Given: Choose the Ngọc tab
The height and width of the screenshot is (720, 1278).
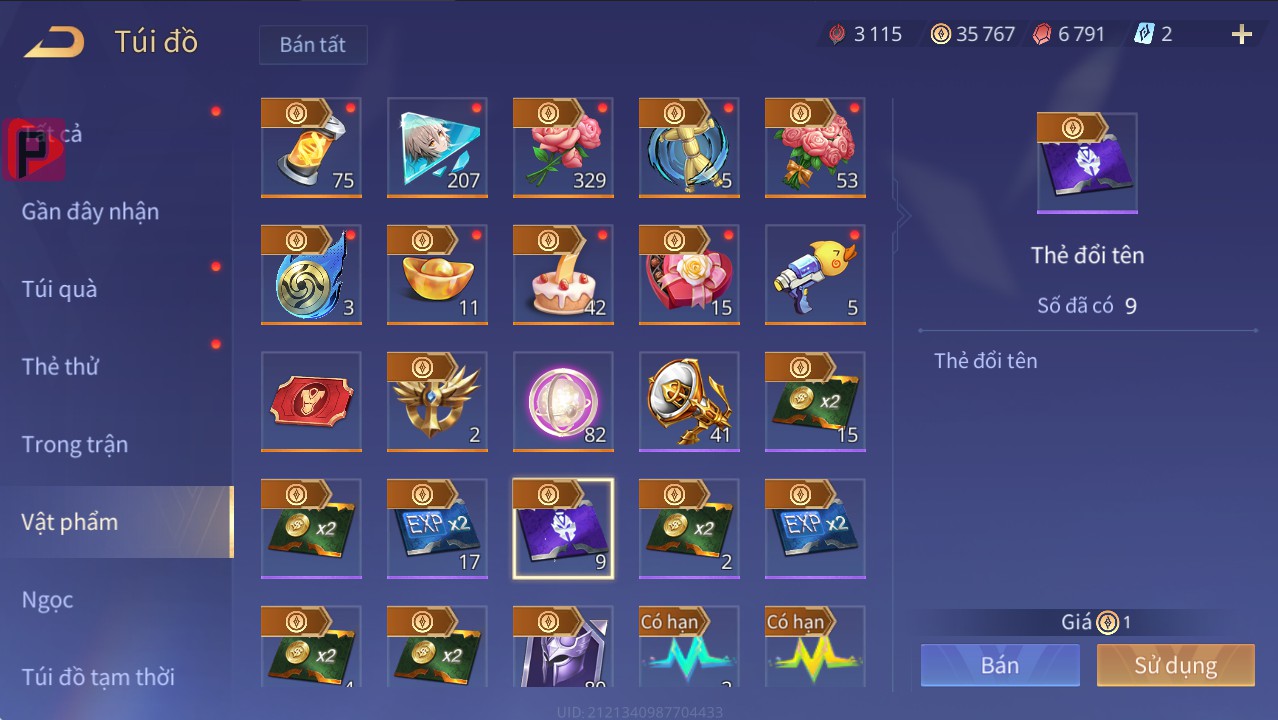Looking at the screenshot, I should [48, 599].
